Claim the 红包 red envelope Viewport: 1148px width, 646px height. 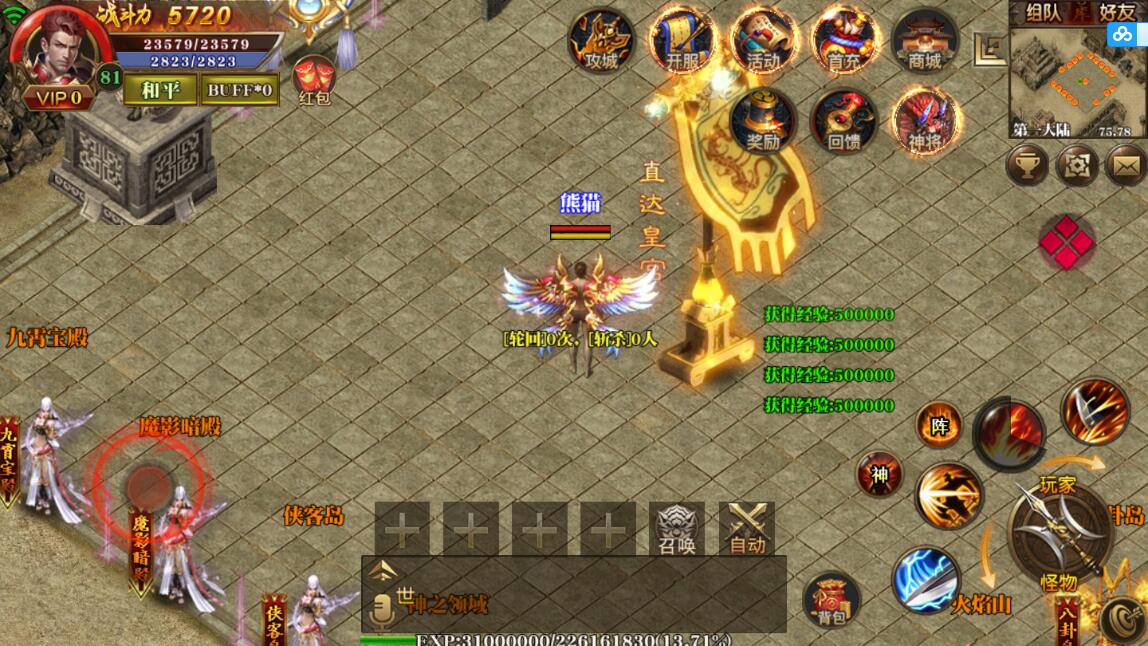pos(314,80)
